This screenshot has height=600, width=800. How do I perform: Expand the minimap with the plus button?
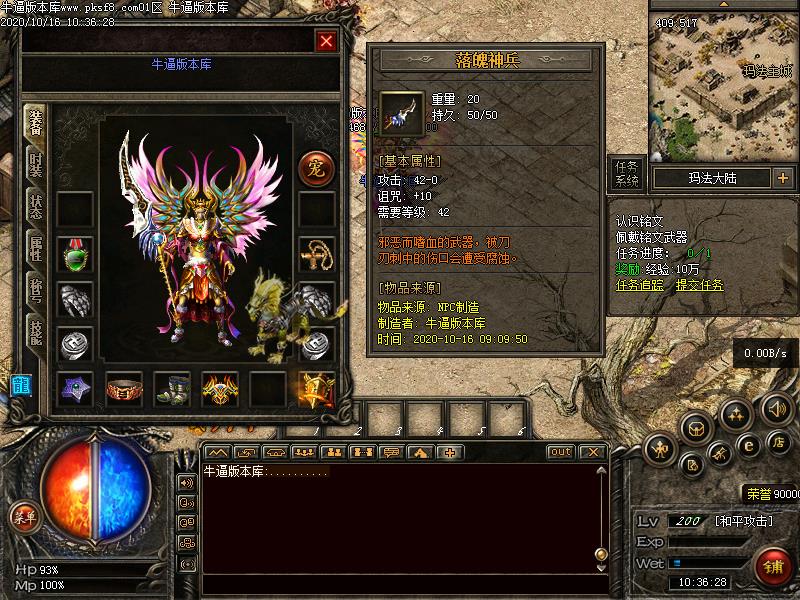click(x=782, y=178)
